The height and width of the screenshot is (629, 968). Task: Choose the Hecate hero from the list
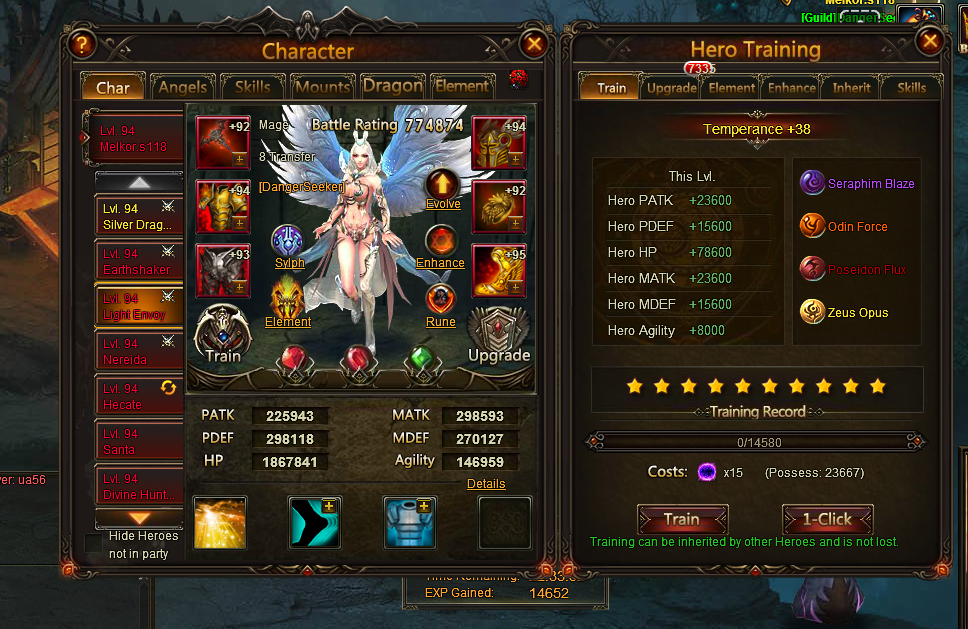coord(139,396)
